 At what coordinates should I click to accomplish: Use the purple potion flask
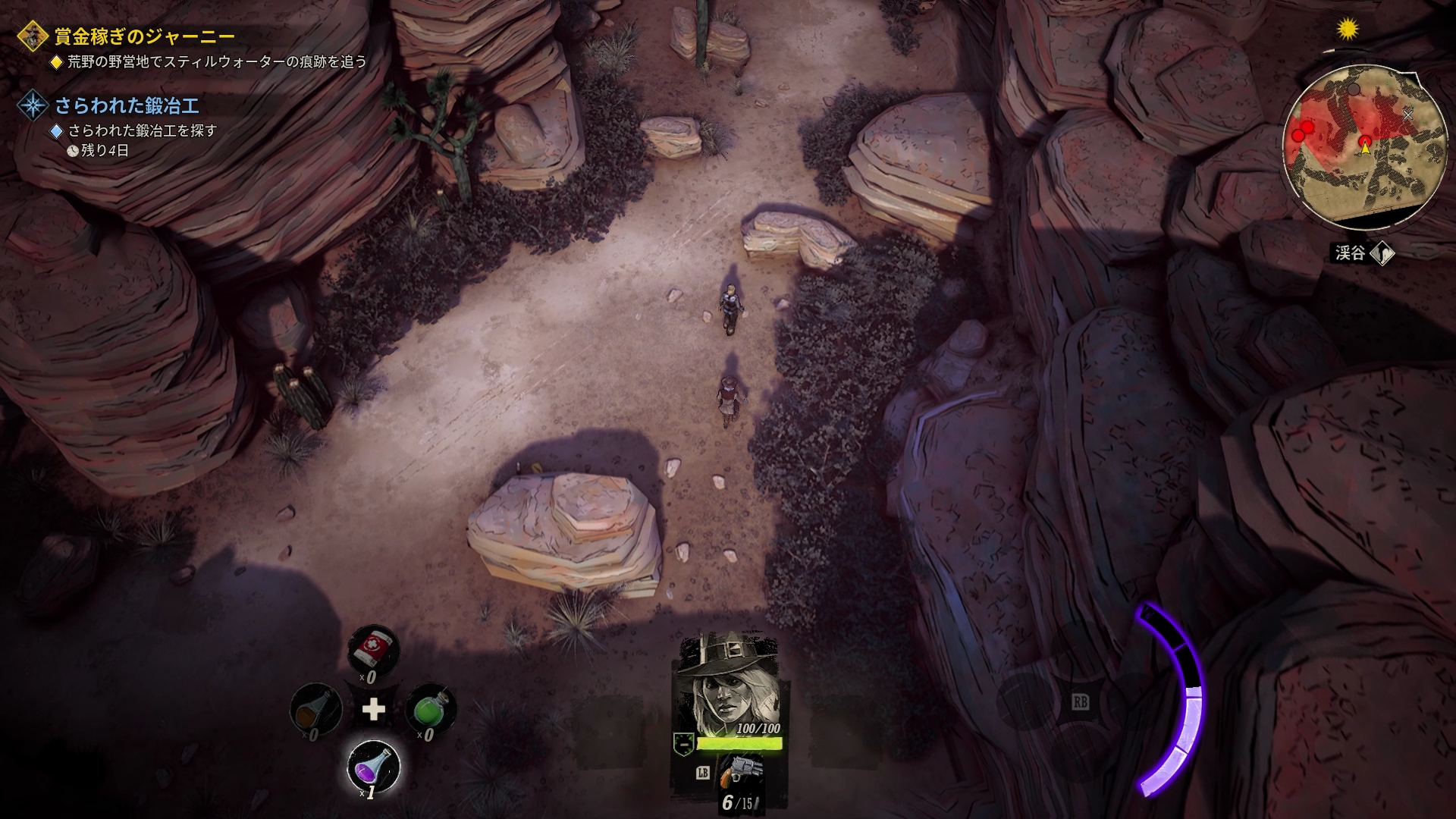pos(372,767)
